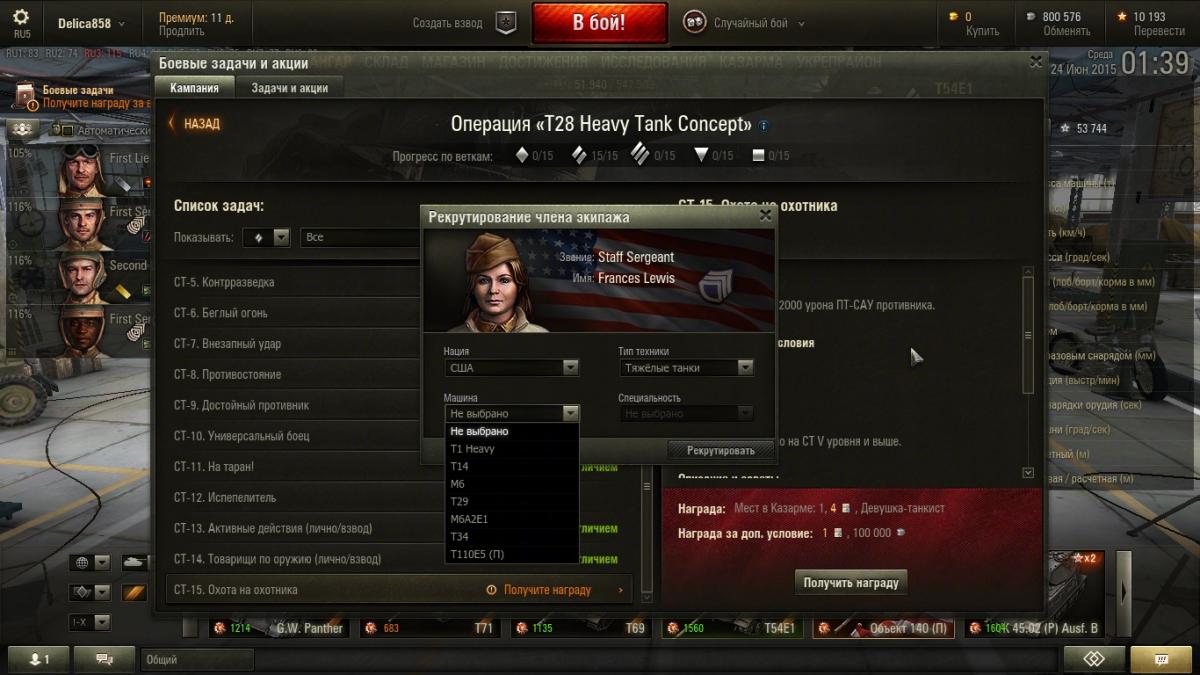Start battle with the red В бой! button
The width and height of the screenshot is (1200, 675).
click(x=599, y=23)
